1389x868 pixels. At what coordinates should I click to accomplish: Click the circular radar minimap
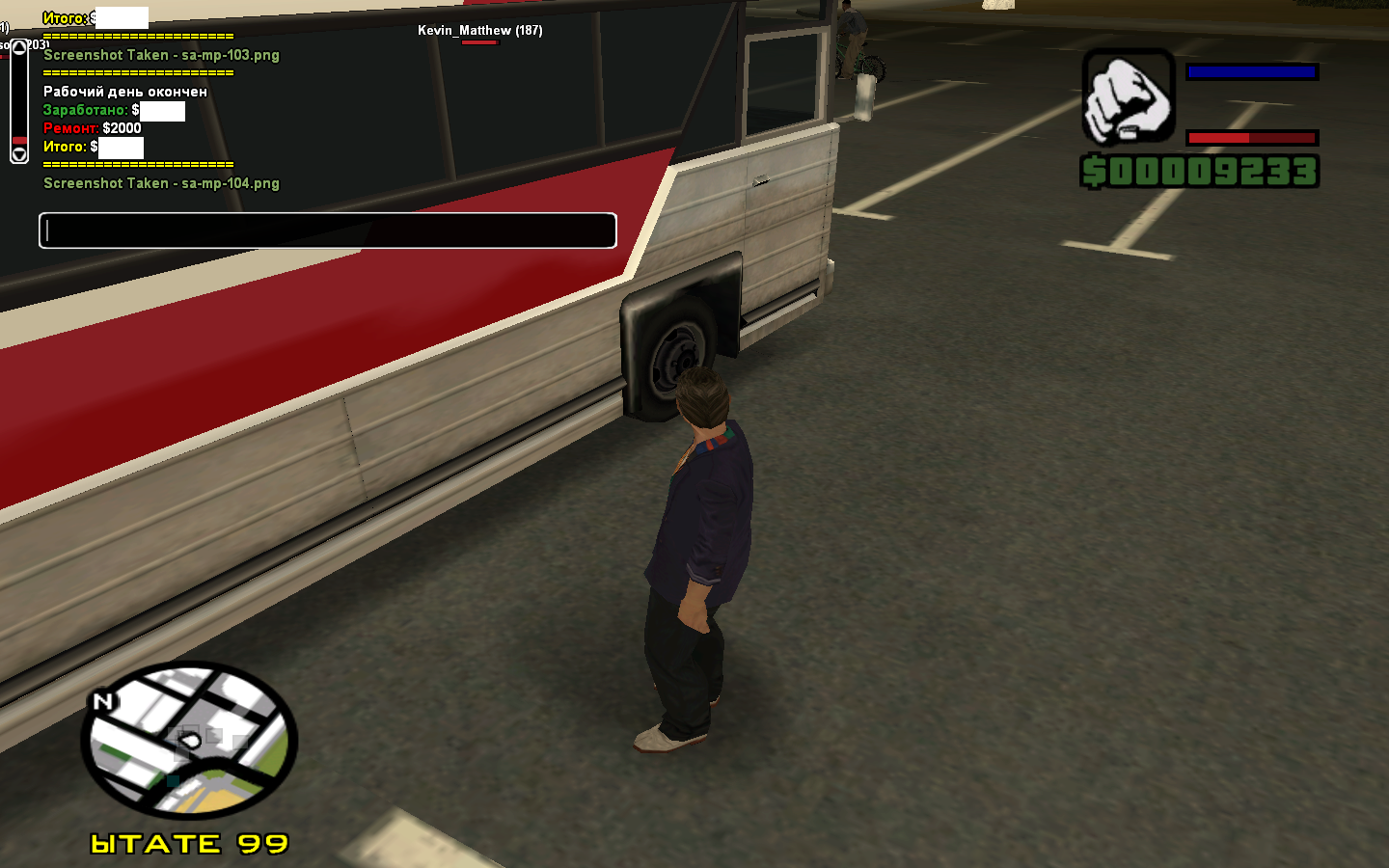tap(189, 741)
